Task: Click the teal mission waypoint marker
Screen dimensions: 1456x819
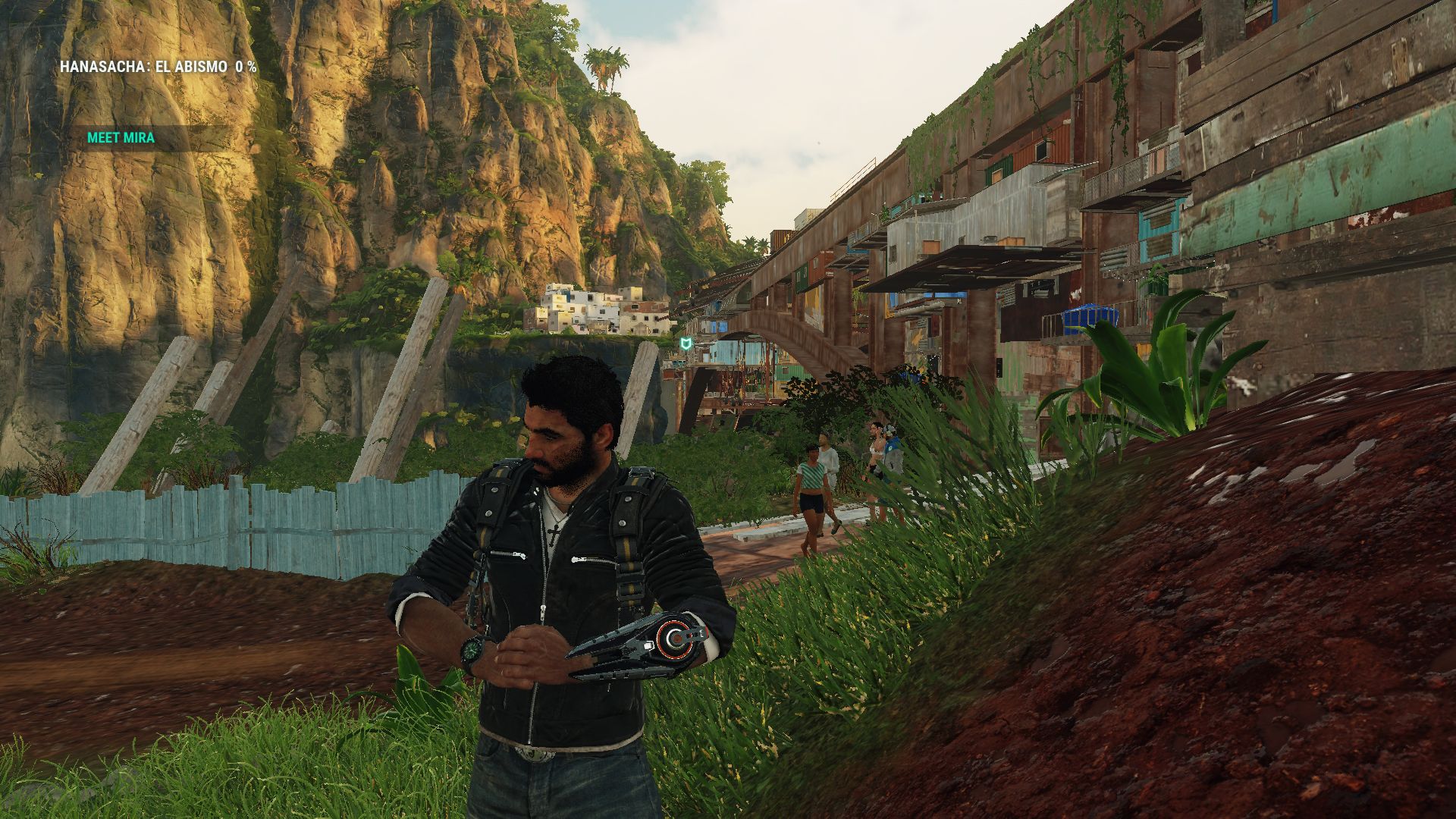Action: 686,345
